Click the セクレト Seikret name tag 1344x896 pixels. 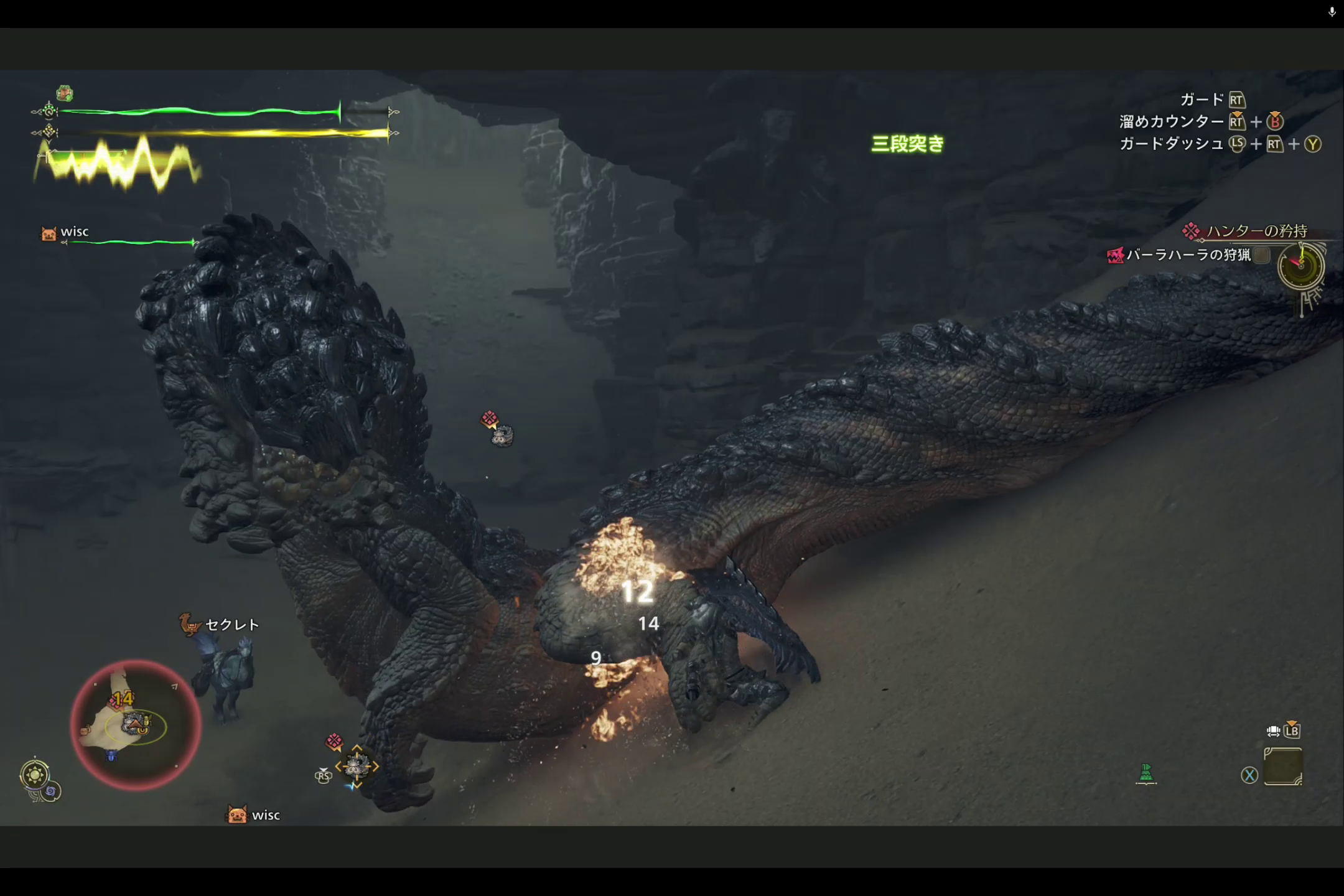point(231,625)
